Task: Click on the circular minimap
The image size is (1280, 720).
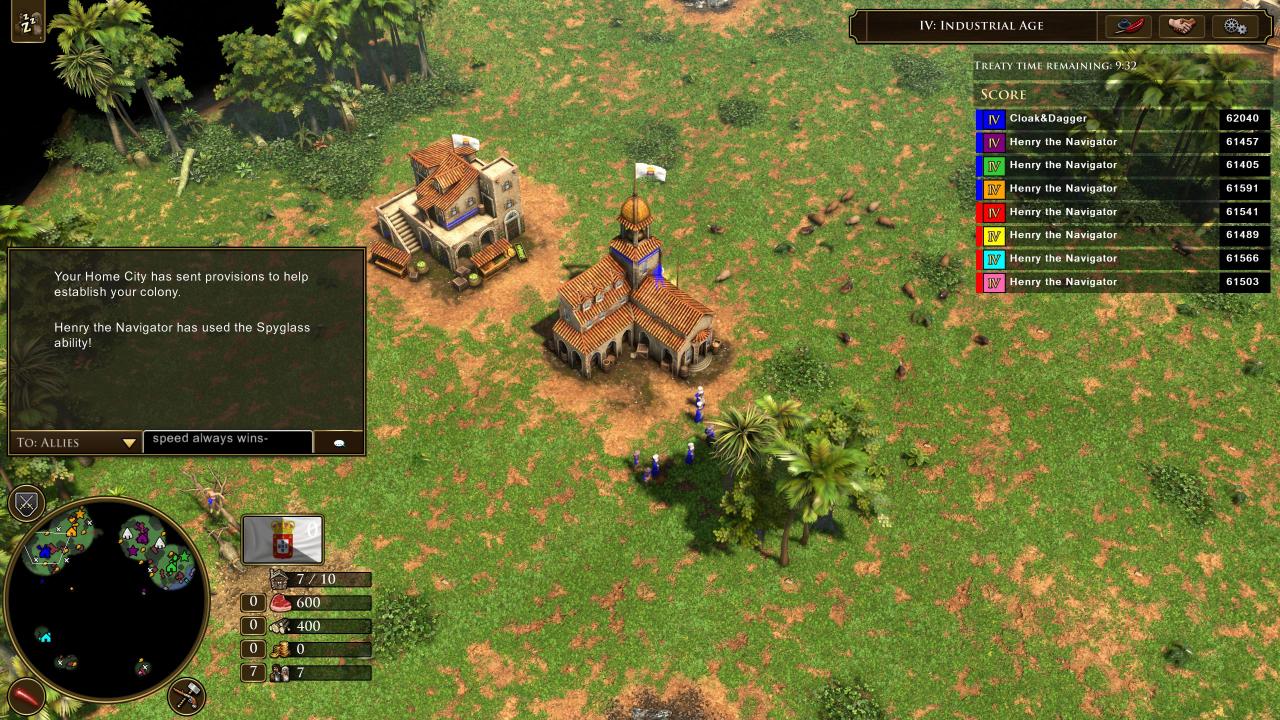Action: point(105,599)
